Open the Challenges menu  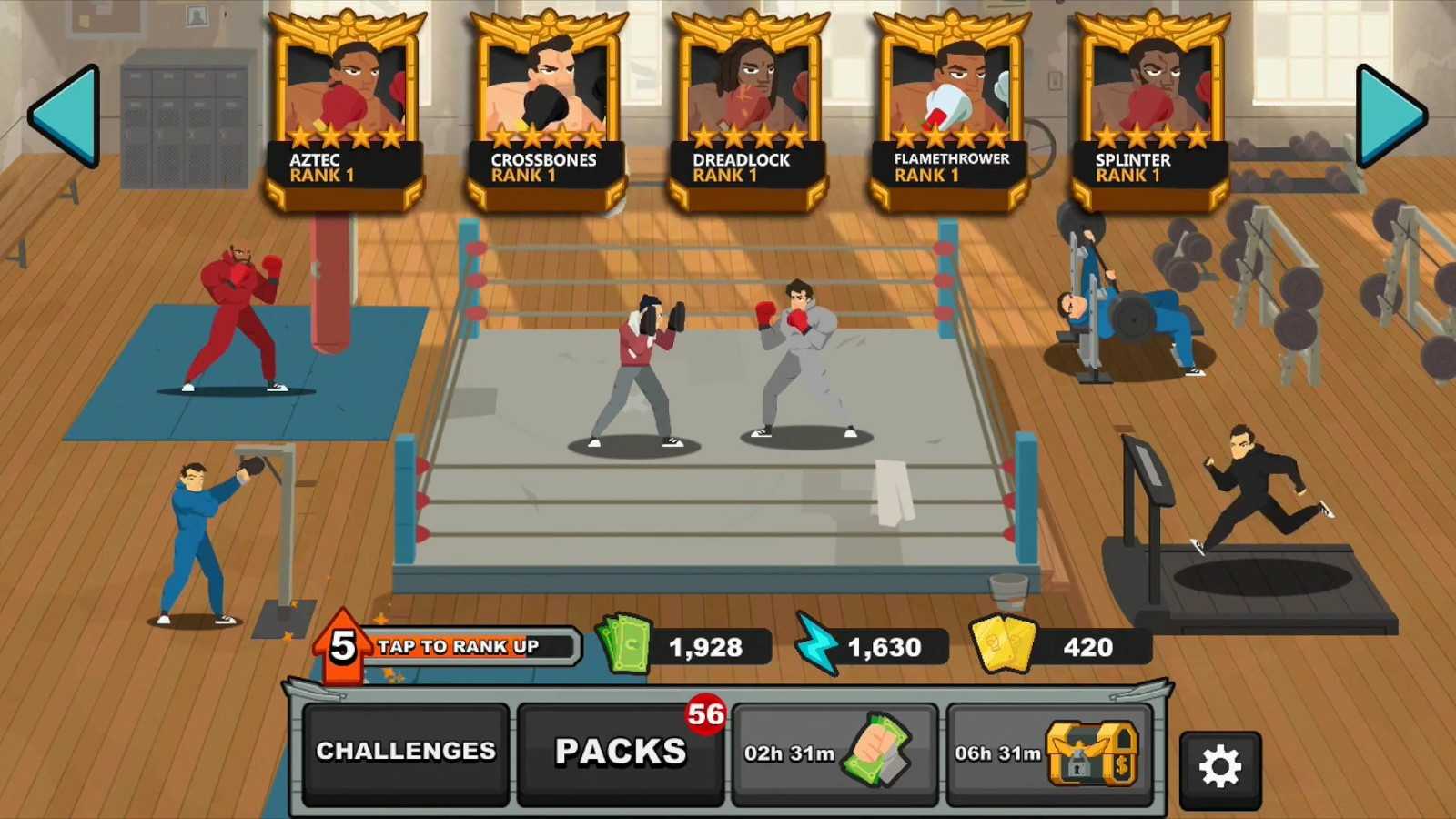406,752
